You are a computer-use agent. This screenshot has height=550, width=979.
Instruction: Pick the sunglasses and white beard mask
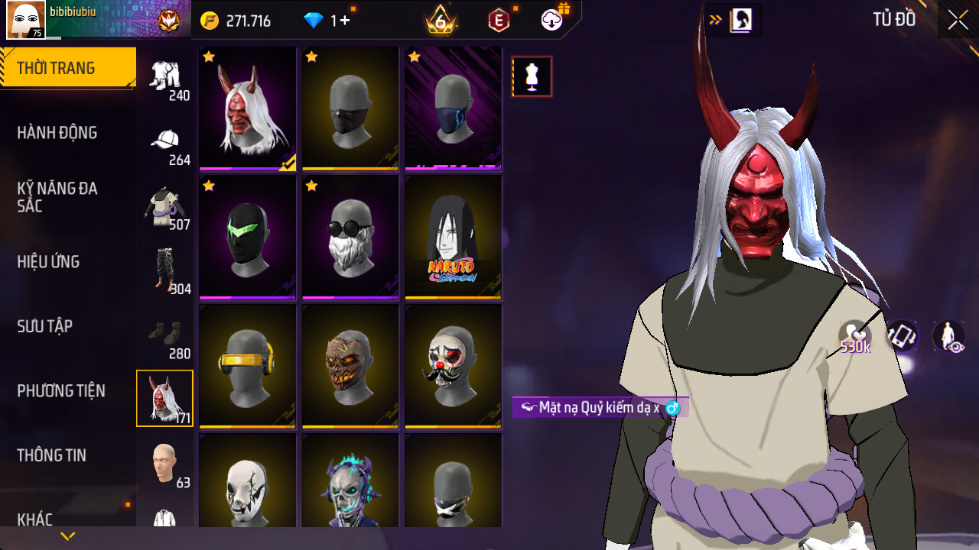(350, 237)
